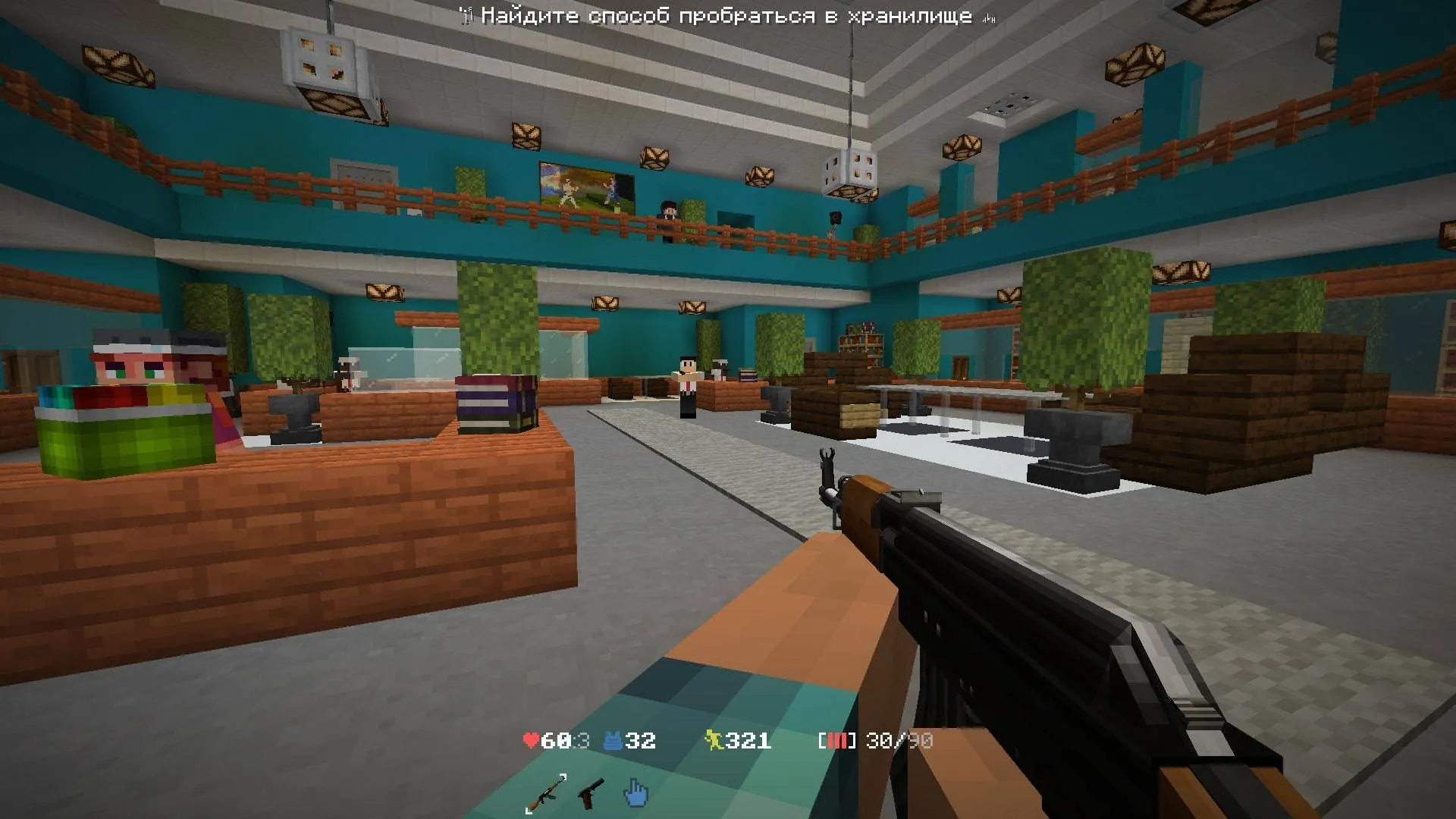Click the yellow money icon next to 321
This screenshot has height=819, width=1456.
pyautogui.click(x=714, y=740)
